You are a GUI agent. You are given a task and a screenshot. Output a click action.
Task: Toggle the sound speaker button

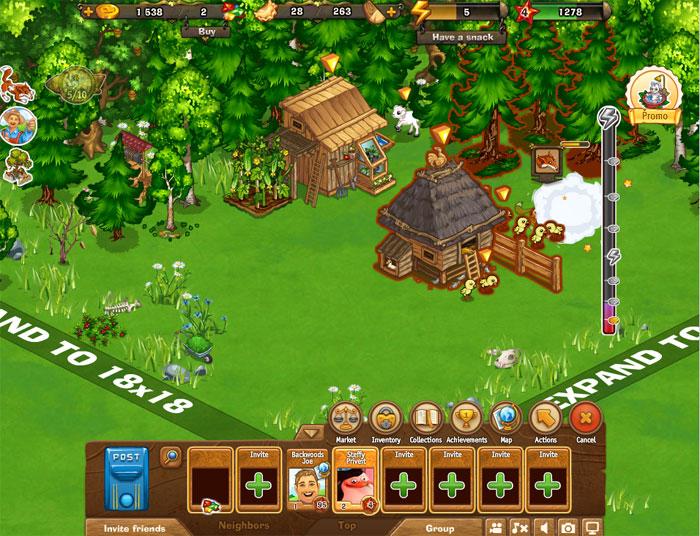(x=543, y=526)
